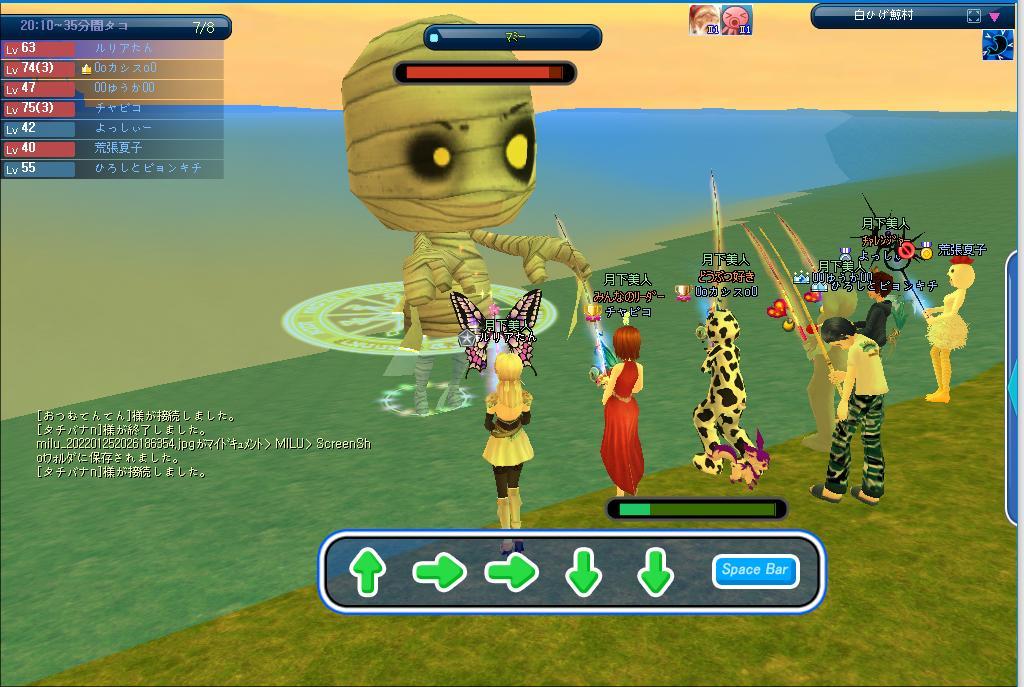Screen dimensions: 1024x687
Task: Select the pink octopus buff icon
Action: tap(737, 19)
